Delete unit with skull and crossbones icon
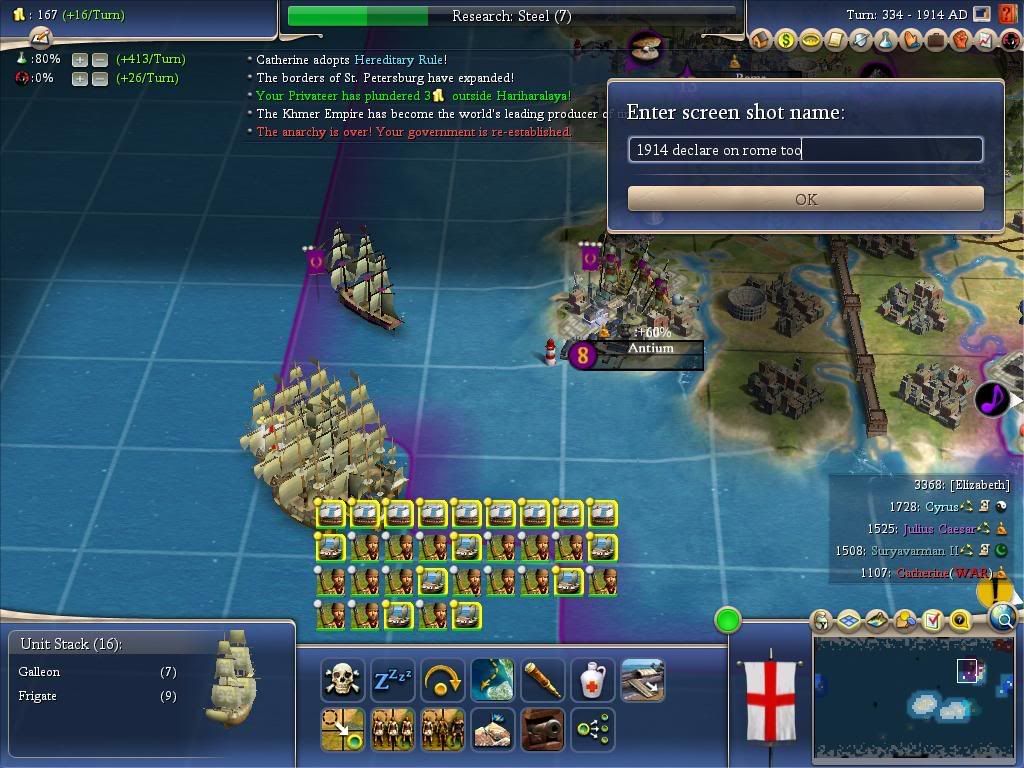The image size is (1024, 768). (x=343, y=681)
